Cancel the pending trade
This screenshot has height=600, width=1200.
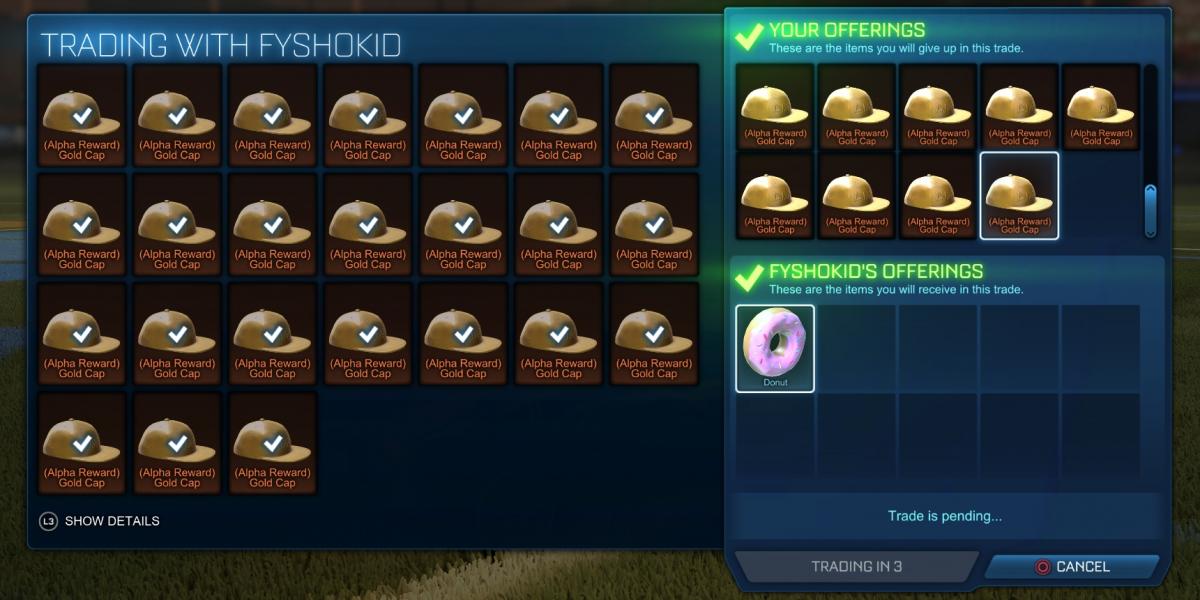coord(1072,567)
